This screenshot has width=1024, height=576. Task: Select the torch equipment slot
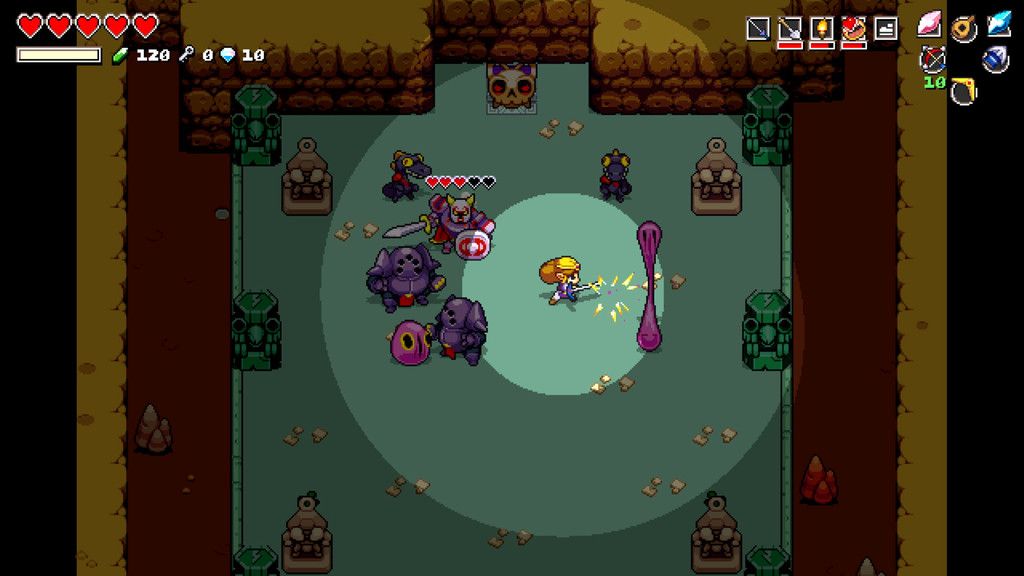click(x=822, y=29)
